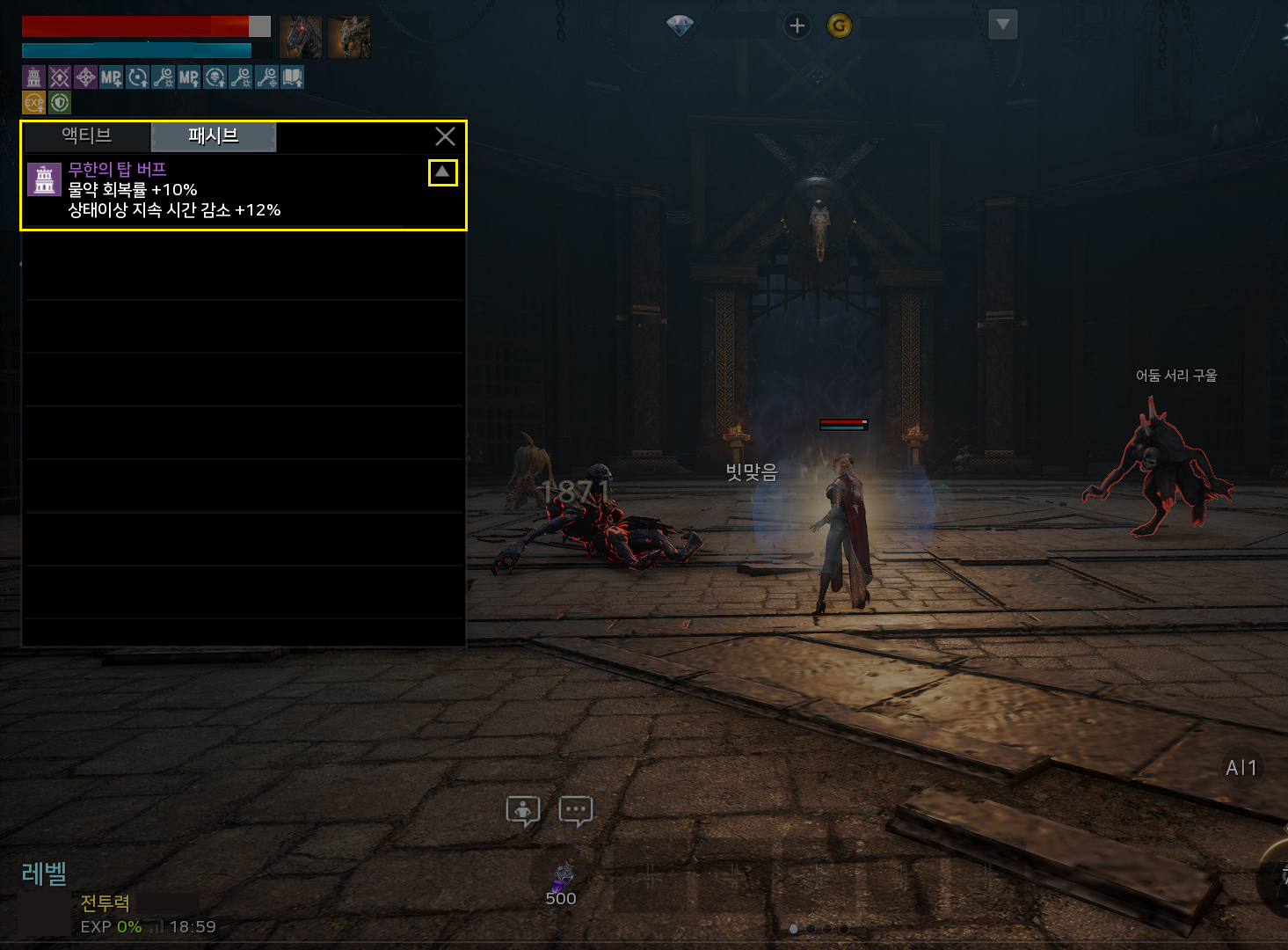Select the 무한의 탑 버프 tower icon in list

pos(44,179)
